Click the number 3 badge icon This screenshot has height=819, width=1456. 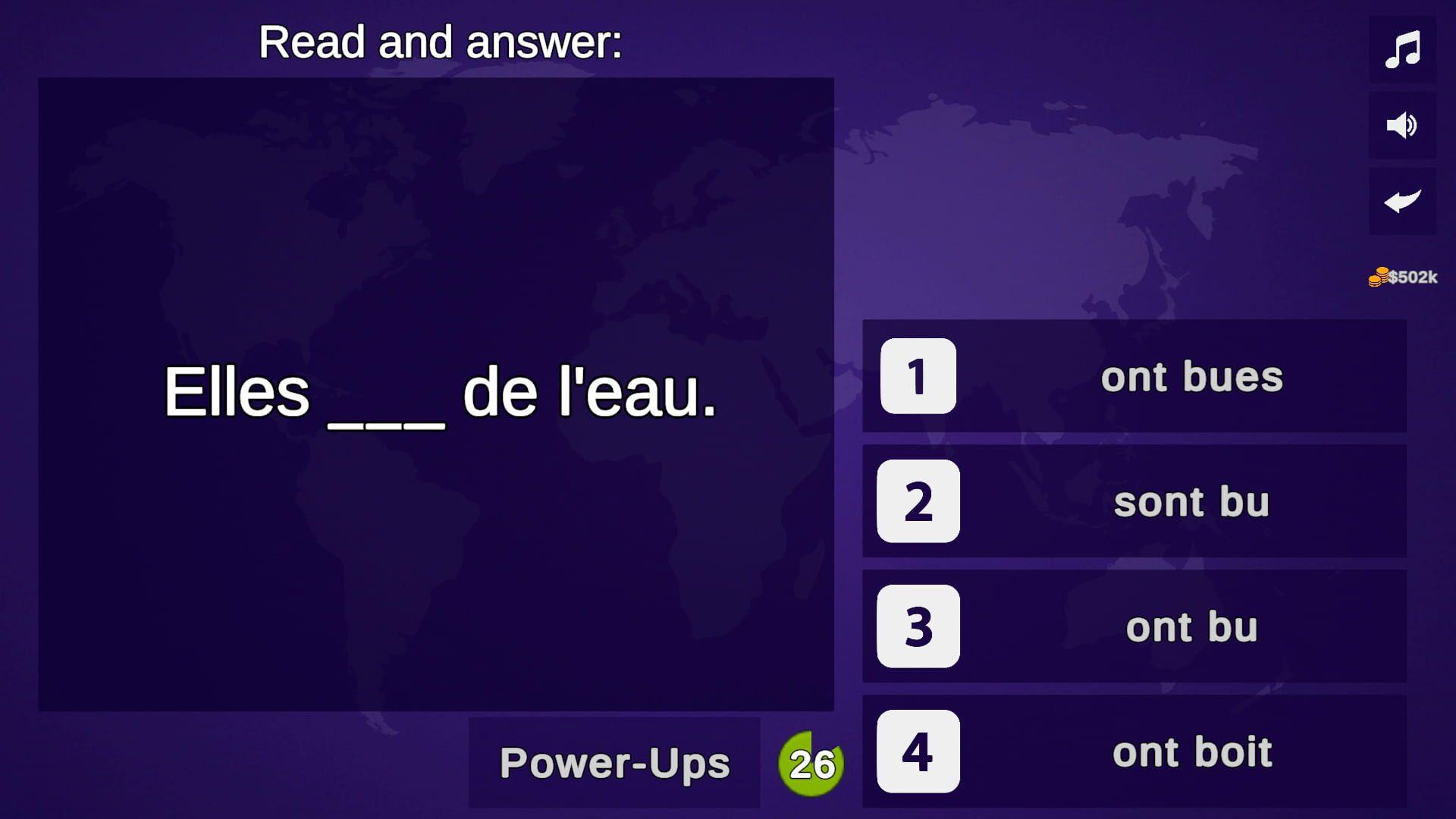point(916,627)
